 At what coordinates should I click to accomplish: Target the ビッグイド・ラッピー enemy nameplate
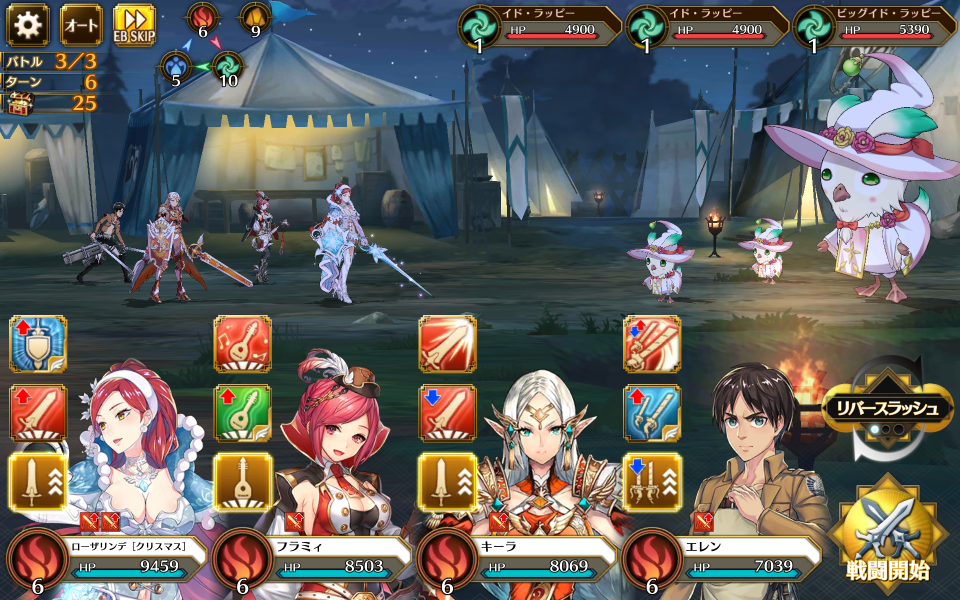pos(875,25)
